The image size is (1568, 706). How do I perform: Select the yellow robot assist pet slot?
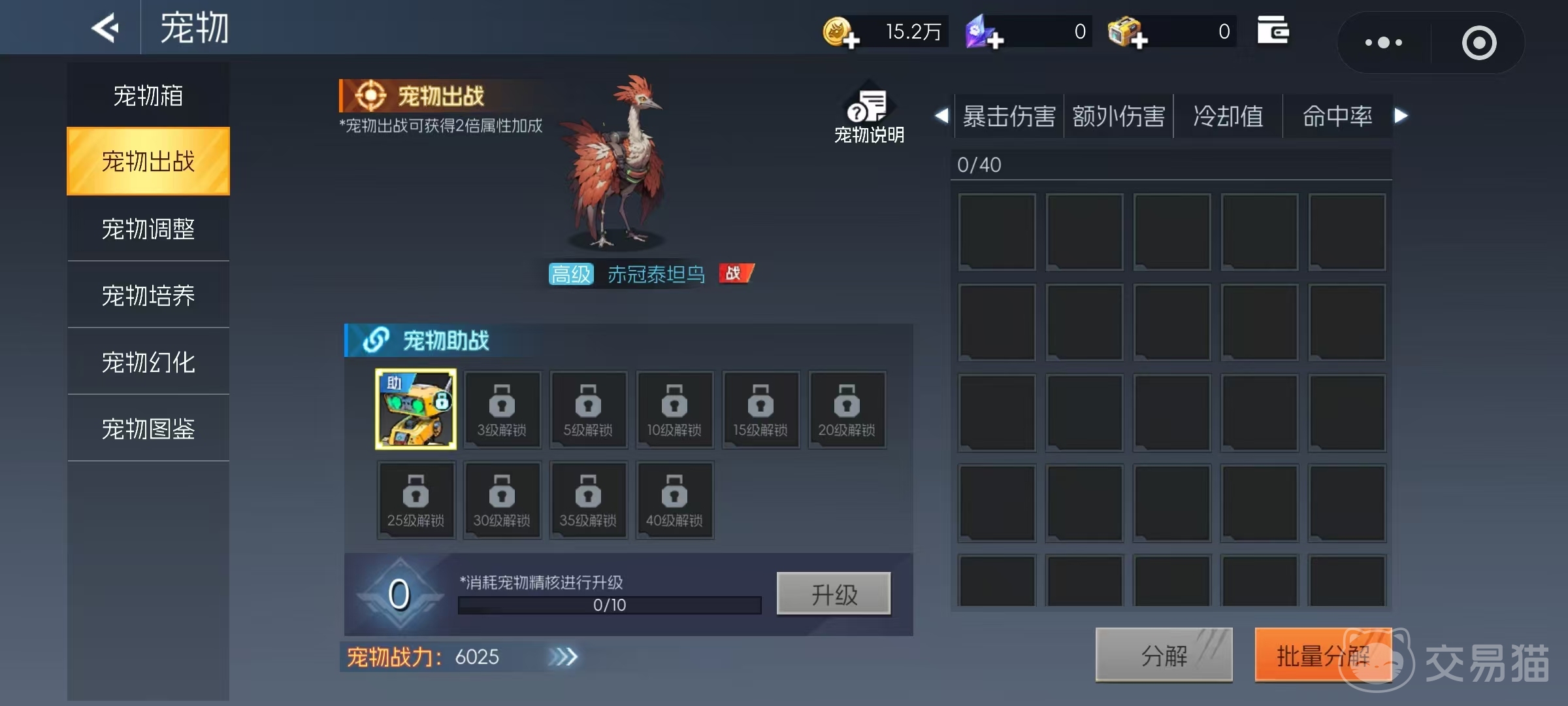coord(416,409)
